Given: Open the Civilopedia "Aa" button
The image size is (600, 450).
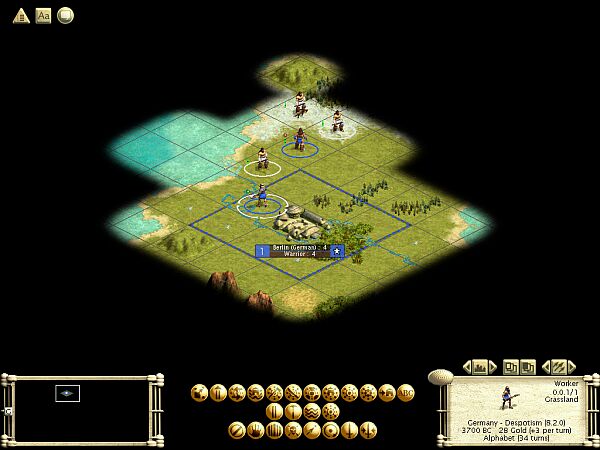Looking at the screenshot, I should click(x=43, y=15).
